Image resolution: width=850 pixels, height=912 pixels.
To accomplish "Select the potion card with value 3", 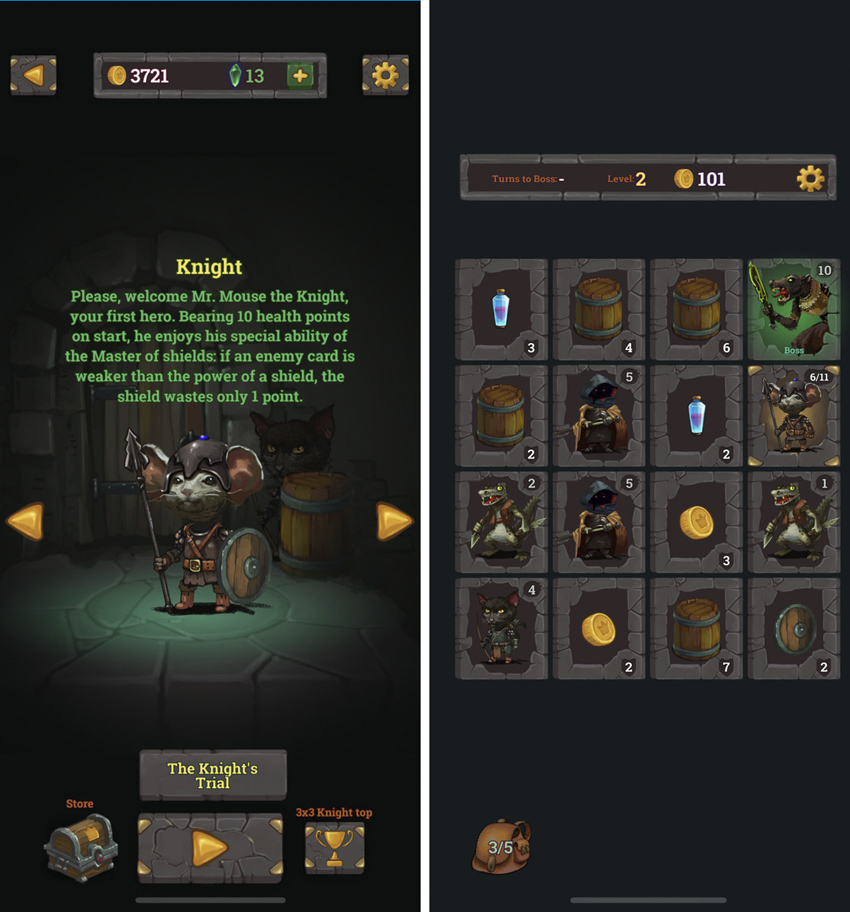I will (x=501, y=309).
